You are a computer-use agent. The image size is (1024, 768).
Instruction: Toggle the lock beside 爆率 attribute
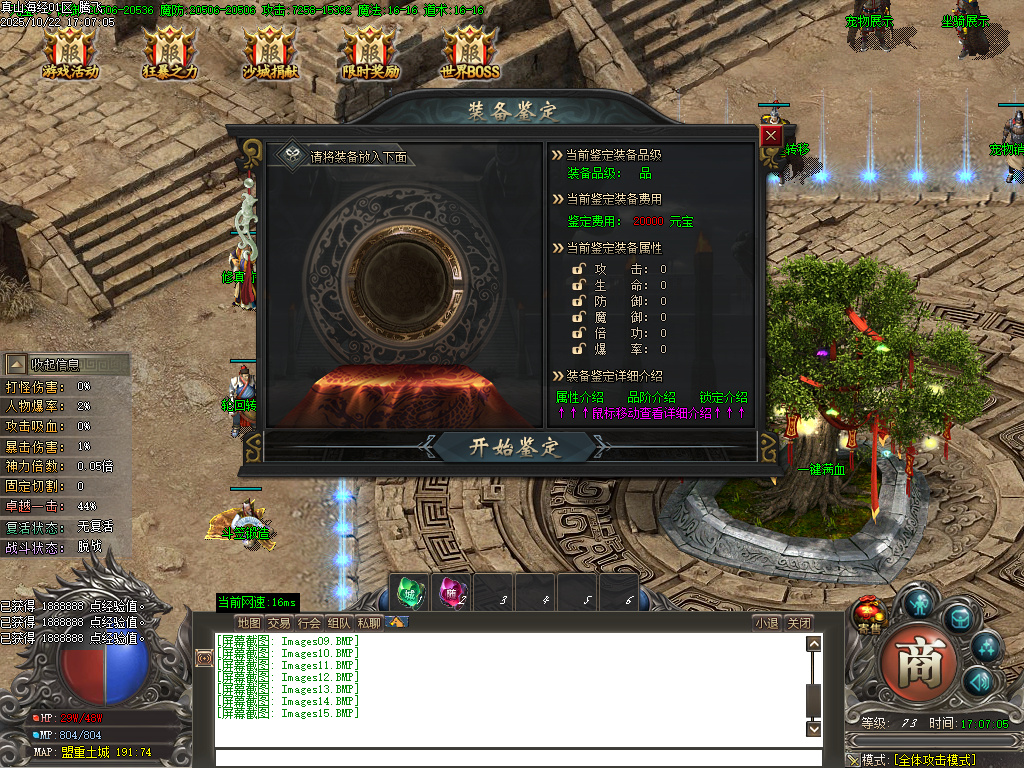(x=578, y=349)
